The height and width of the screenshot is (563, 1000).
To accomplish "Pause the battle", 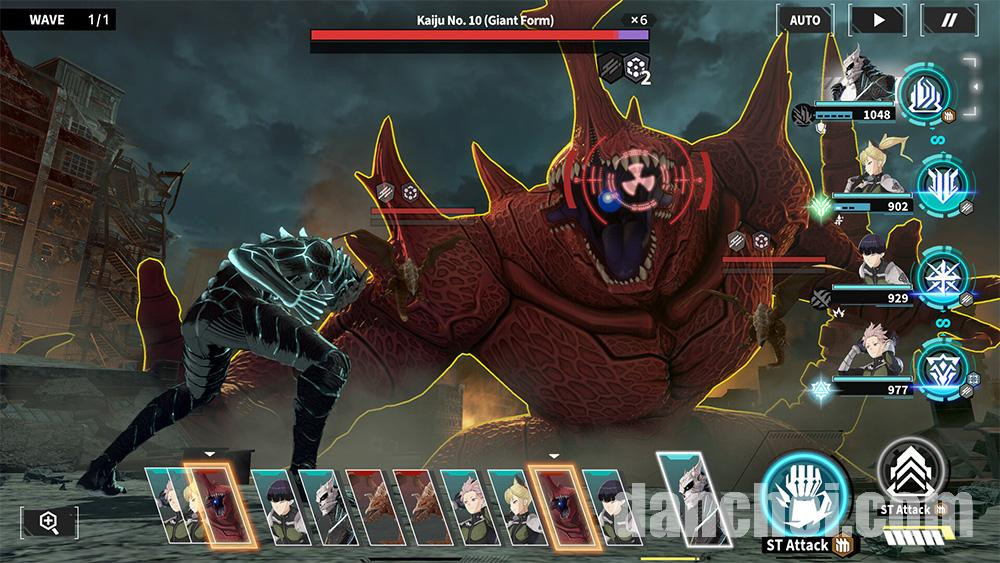I will click(x=949, y=20).
